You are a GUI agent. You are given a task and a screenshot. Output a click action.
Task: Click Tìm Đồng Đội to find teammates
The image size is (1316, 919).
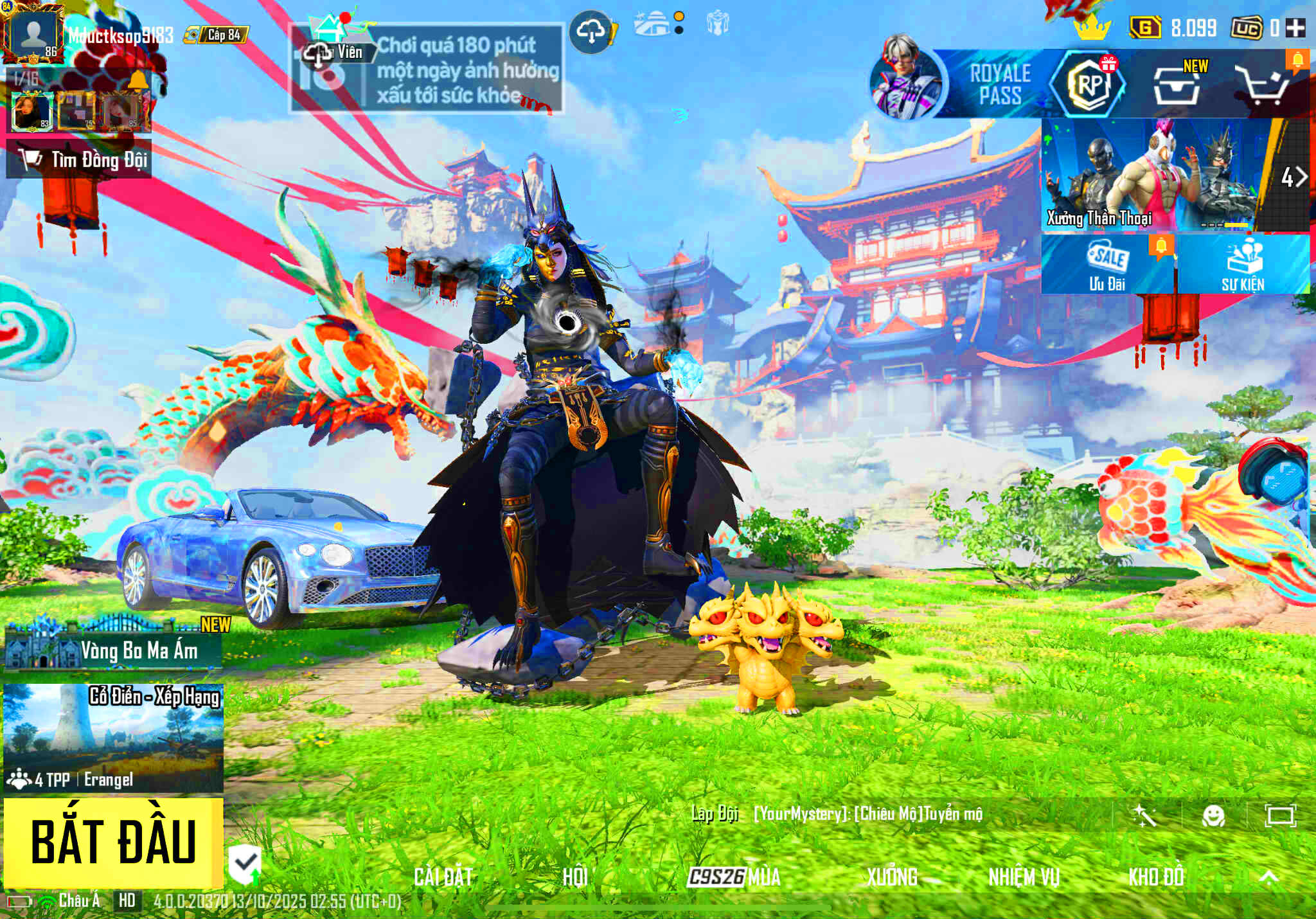pos(80,159)
